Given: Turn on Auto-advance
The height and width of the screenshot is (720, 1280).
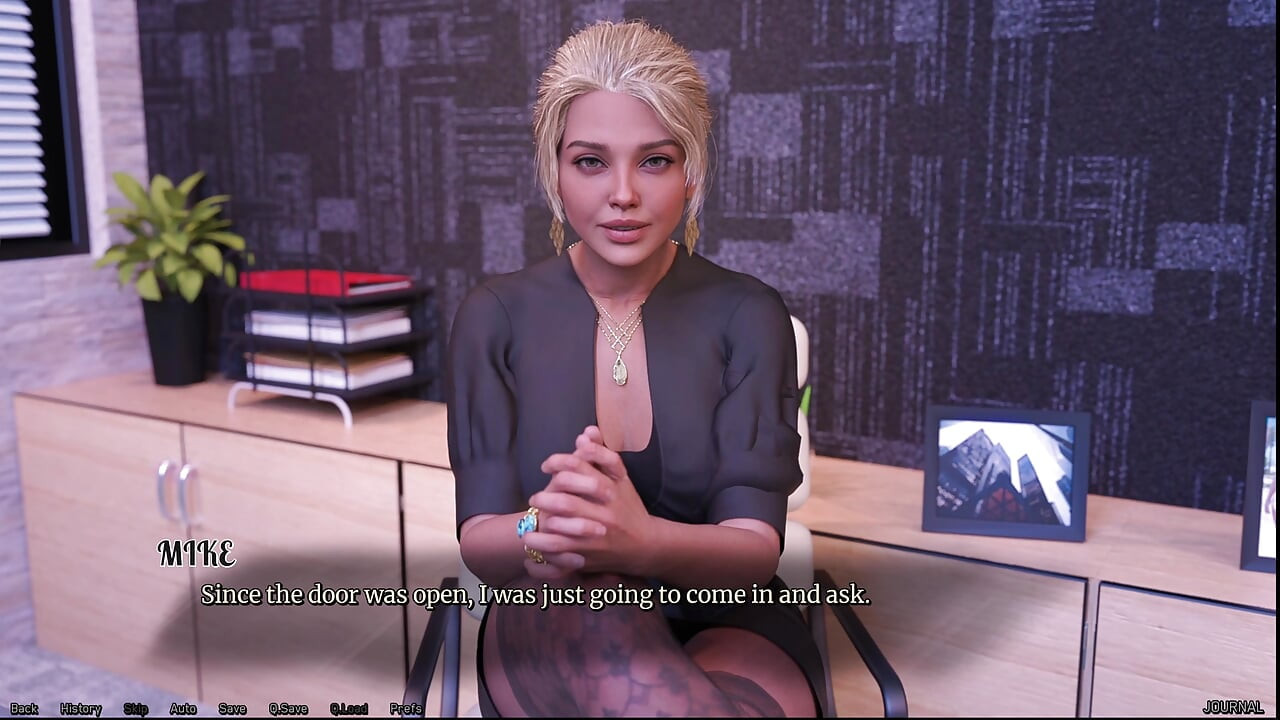Looking at the screenshot, I should 183,708.
